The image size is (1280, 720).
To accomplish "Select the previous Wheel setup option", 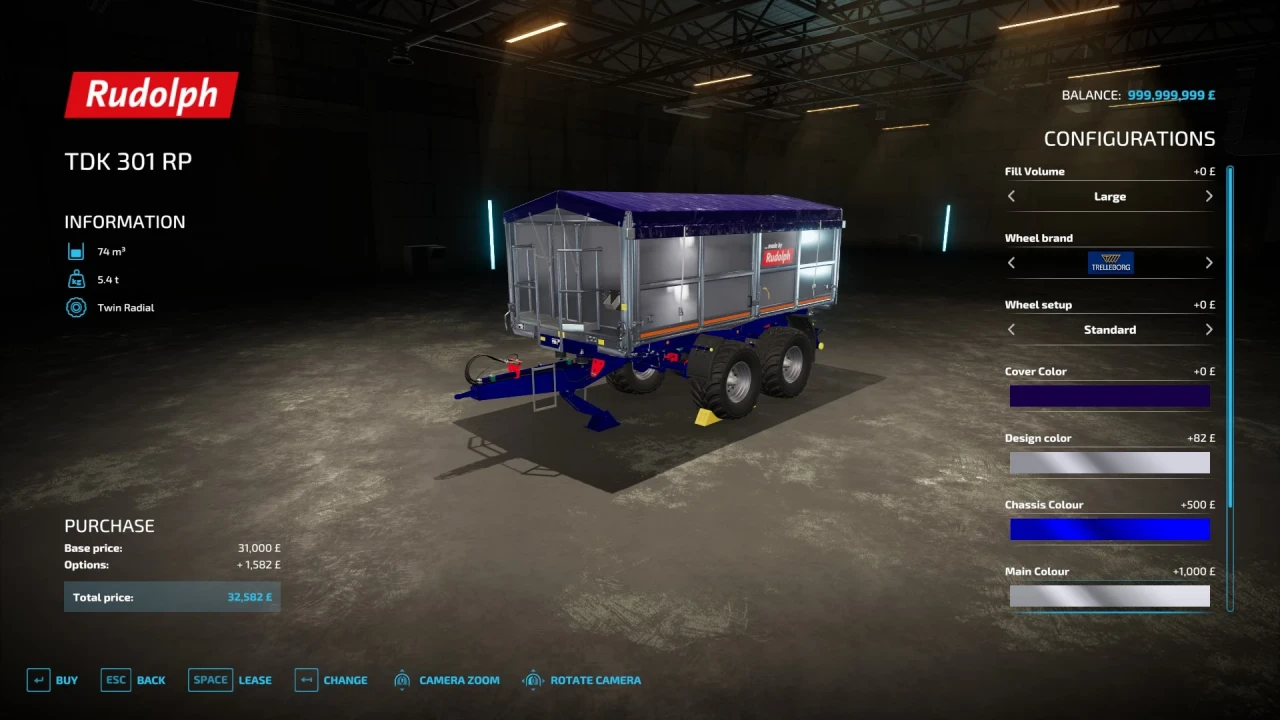I will 1011,329.
